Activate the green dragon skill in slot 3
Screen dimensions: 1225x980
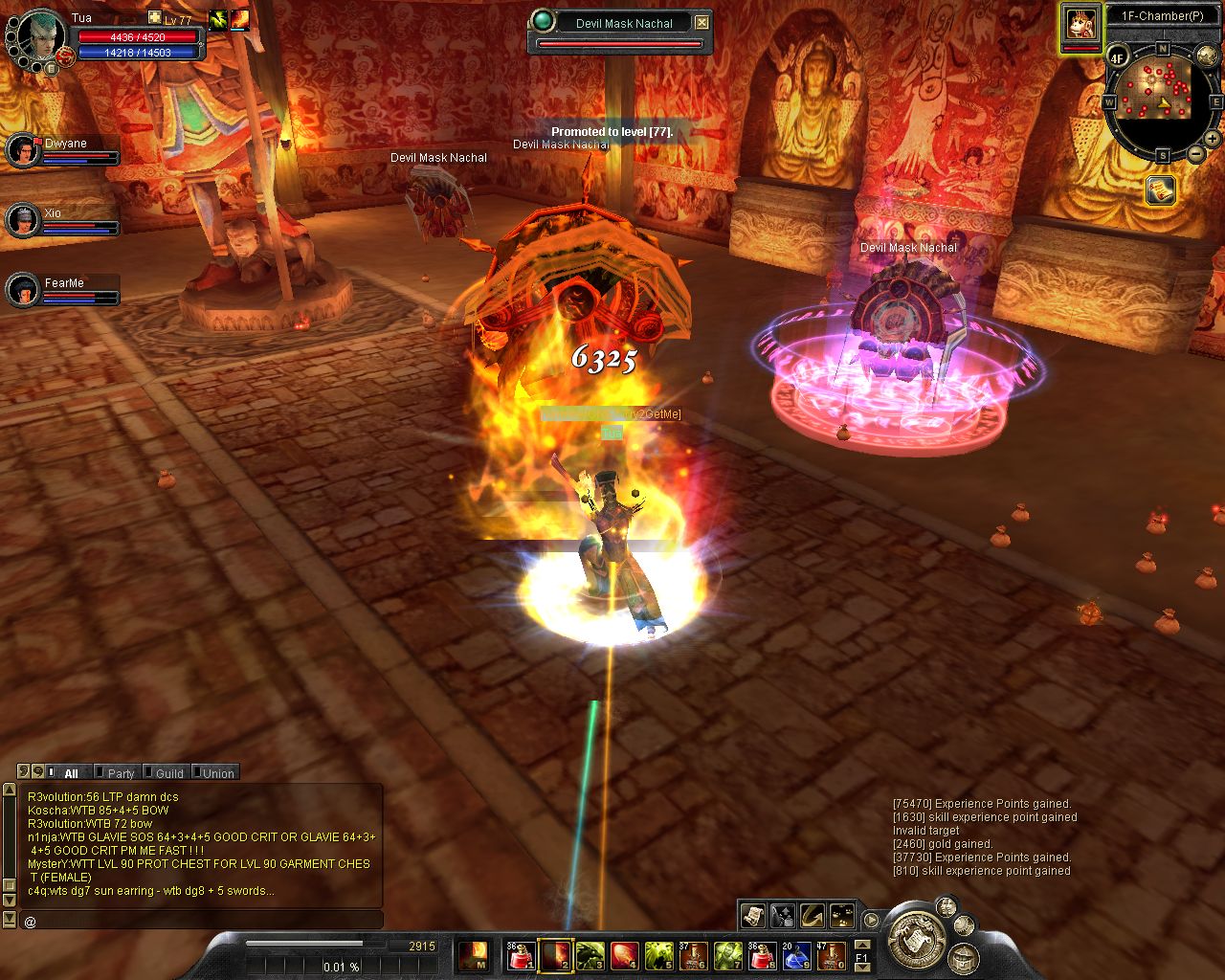(590, 954)
